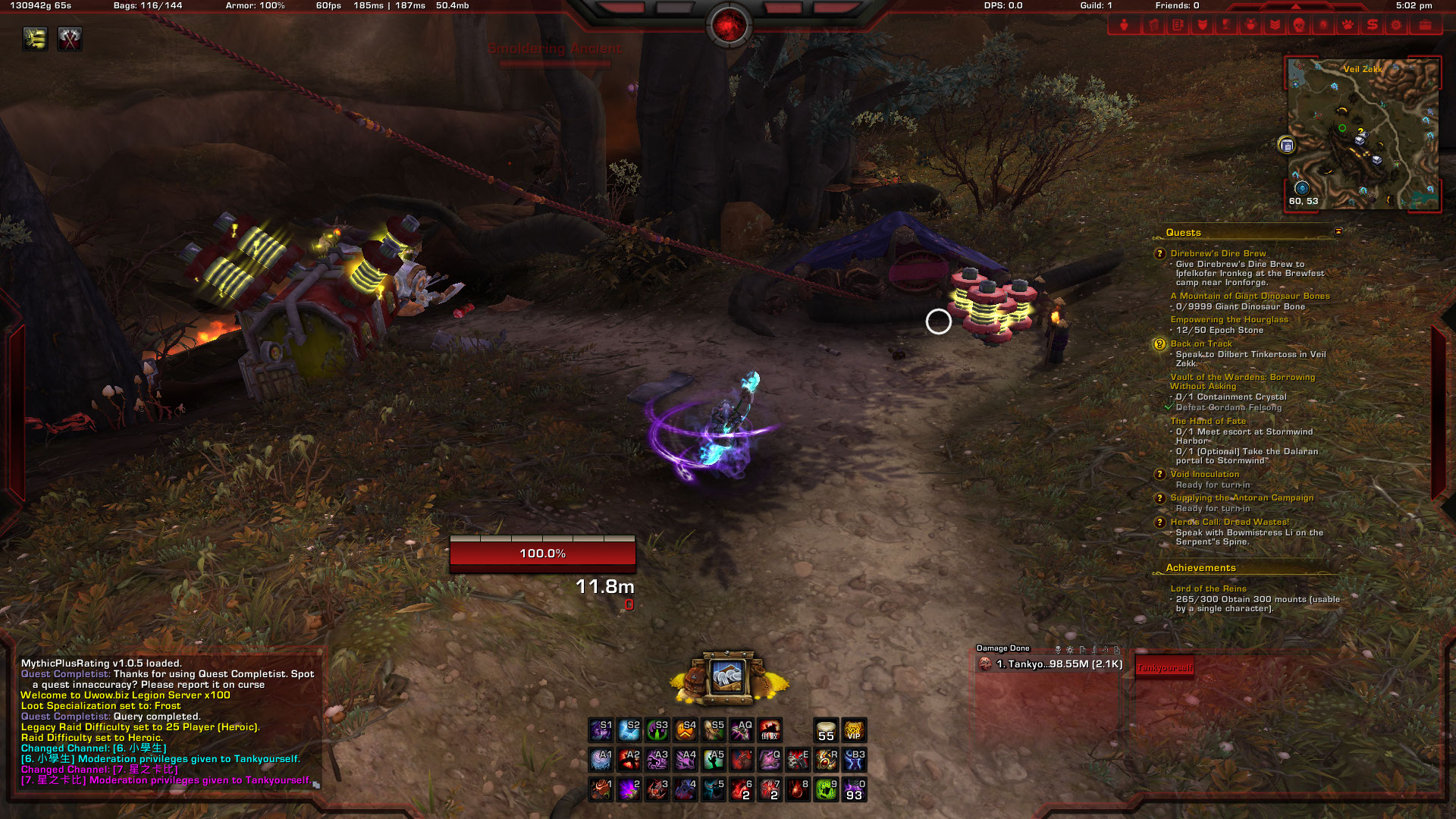Cast the blood drop ability on key 8
This screenshot has height=819, width=1456.
click(x=798, y=789)
